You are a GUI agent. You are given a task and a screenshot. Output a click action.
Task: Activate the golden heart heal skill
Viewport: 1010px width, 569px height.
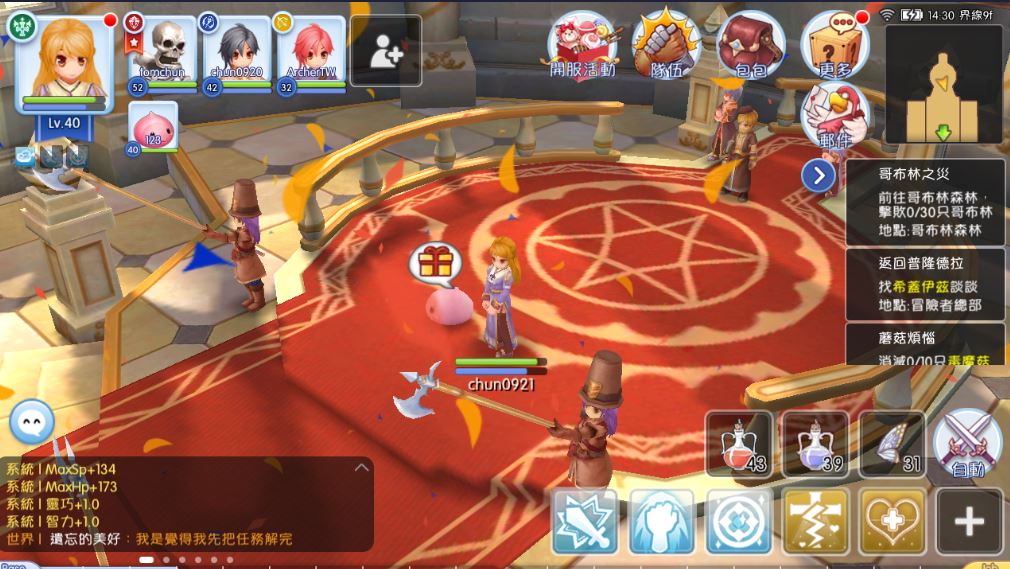click(x=892, y=521)
